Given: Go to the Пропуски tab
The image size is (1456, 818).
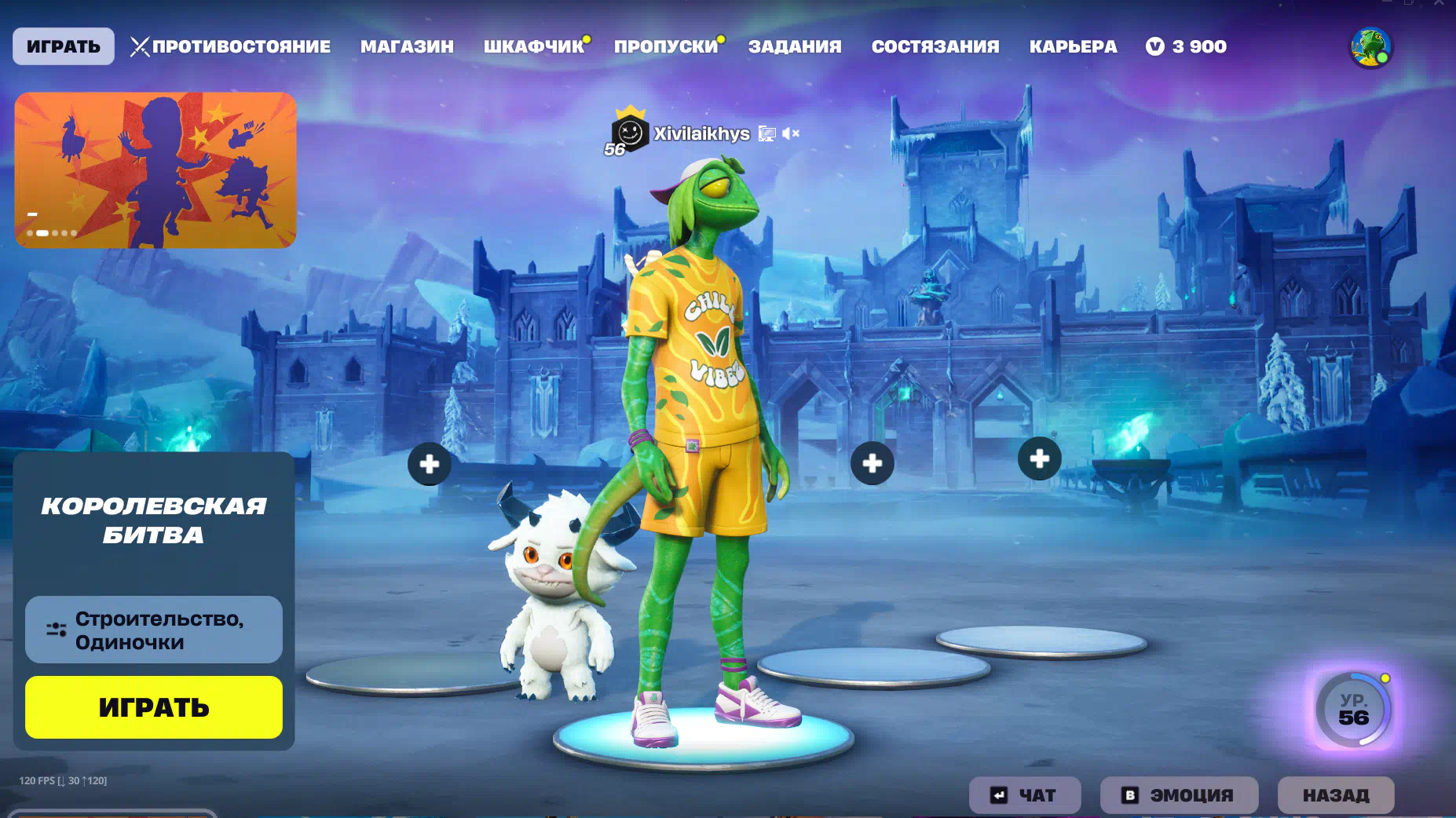Looking at the screenshot, I should click(x=666, y=46).
